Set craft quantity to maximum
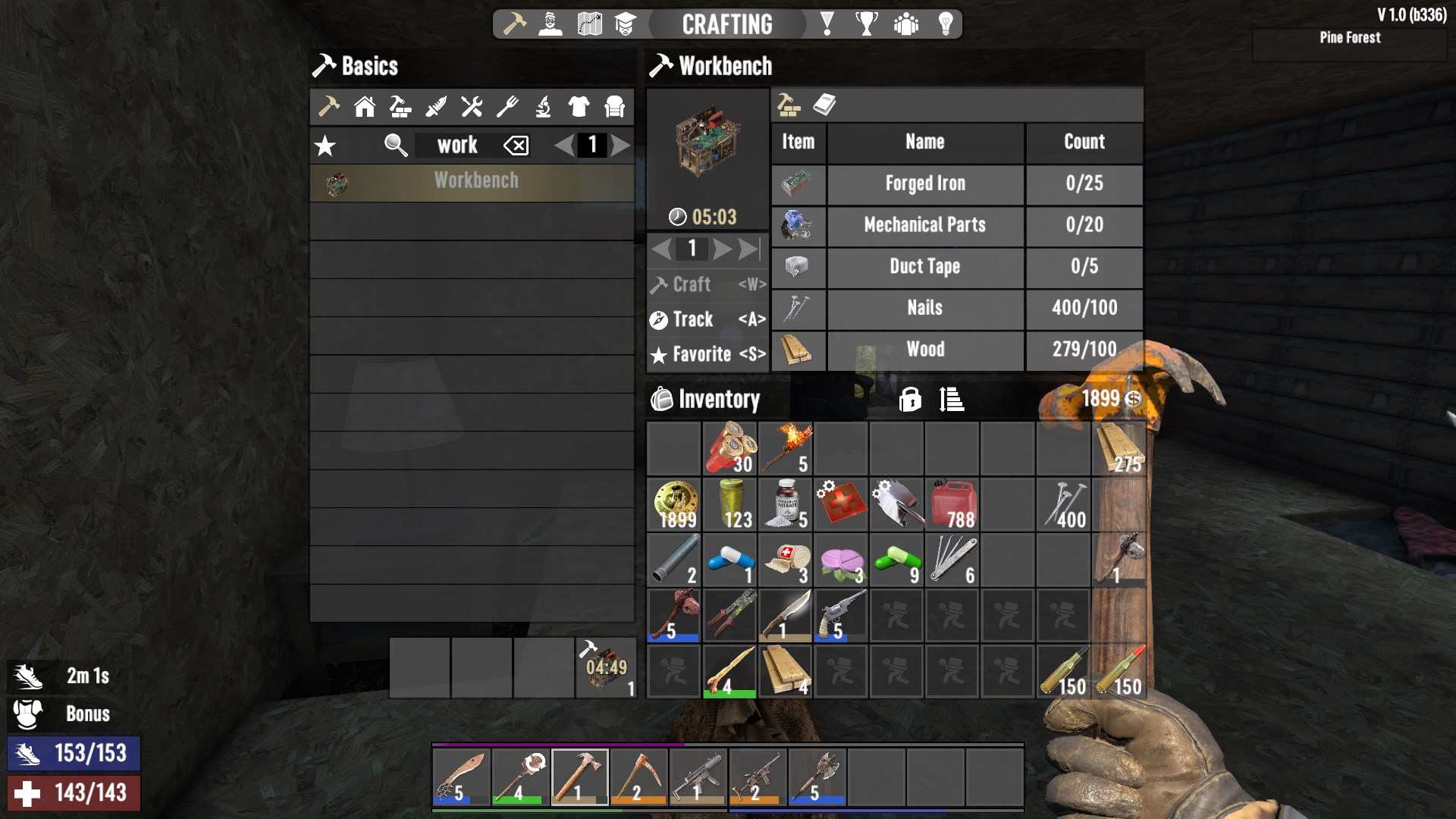The image size is (1456, 819). (749, 249)
